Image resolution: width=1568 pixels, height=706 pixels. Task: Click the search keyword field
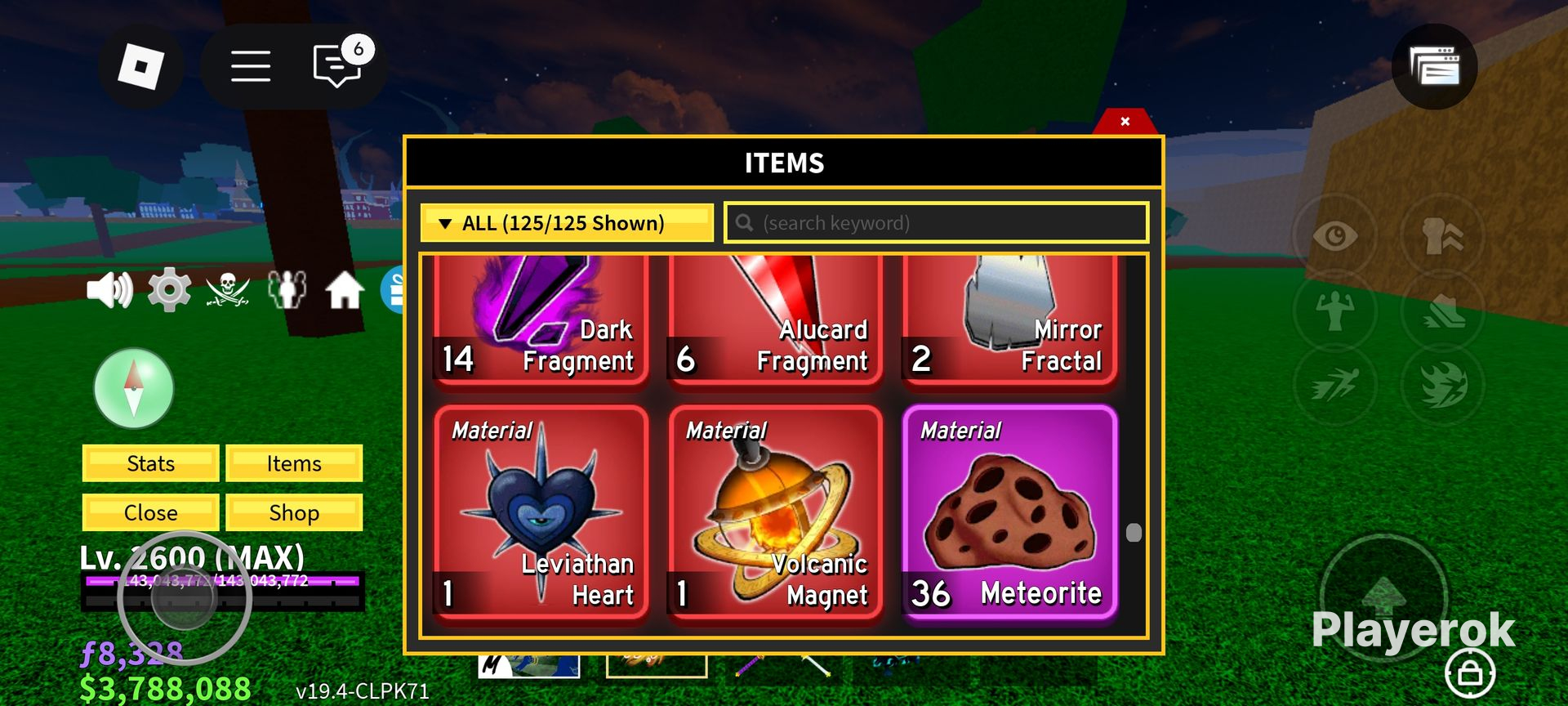pos(936,223)
